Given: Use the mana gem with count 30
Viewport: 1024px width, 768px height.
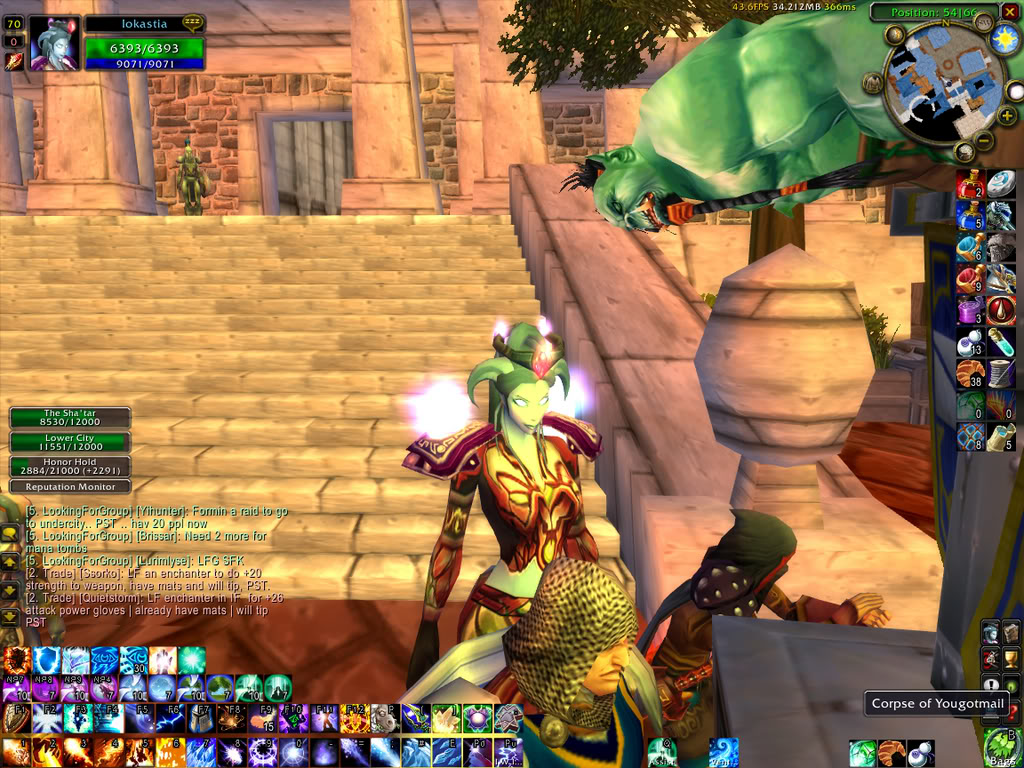Looking at the screenshot, I should 134,660.
